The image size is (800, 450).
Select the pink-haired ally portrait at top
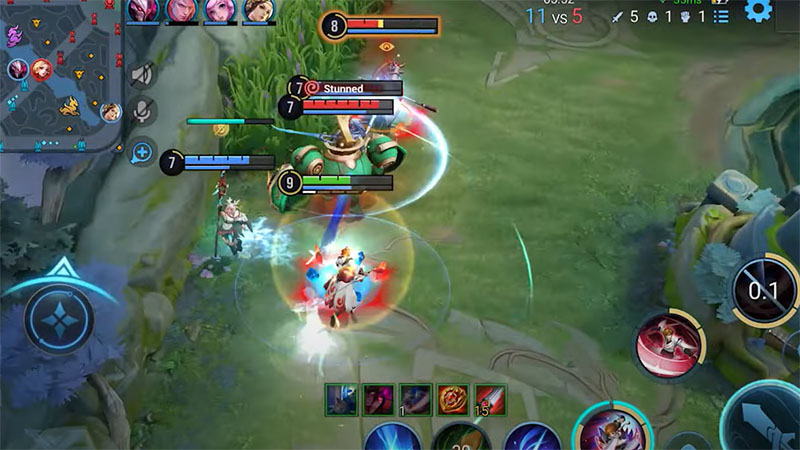click(220, 10)
